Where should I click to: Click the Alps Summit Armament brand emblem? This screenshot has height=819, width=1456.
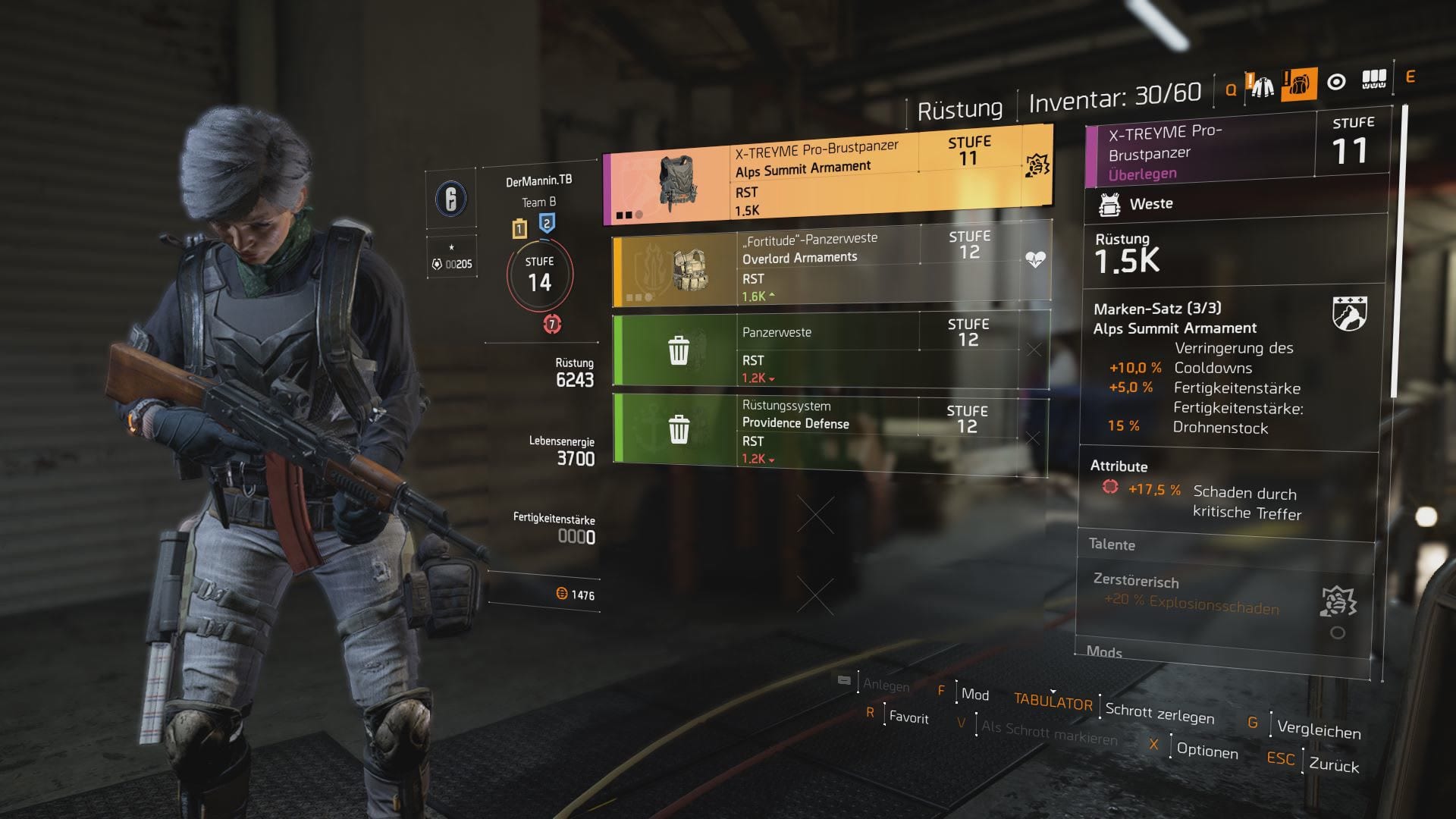[1349, 313]
